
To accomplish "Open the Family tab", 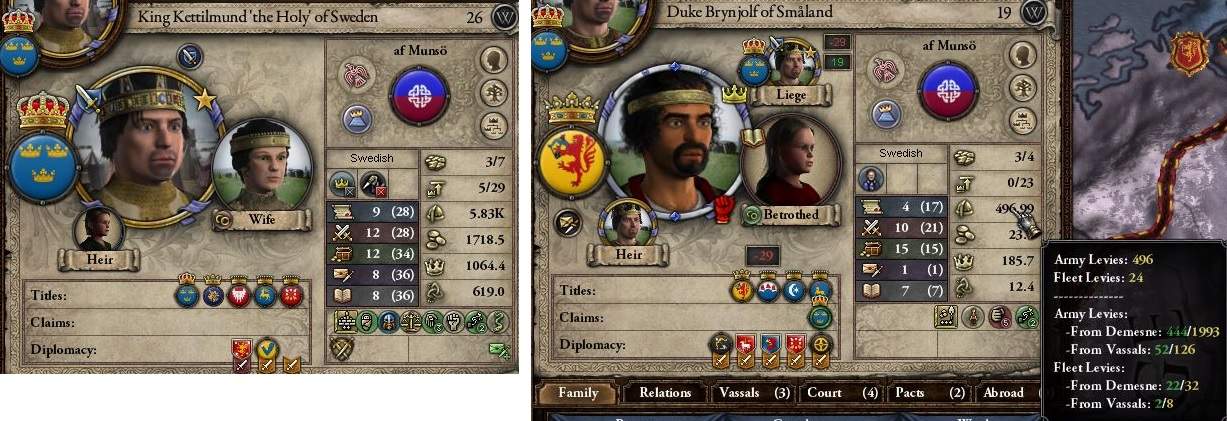I will pos(578,393).
